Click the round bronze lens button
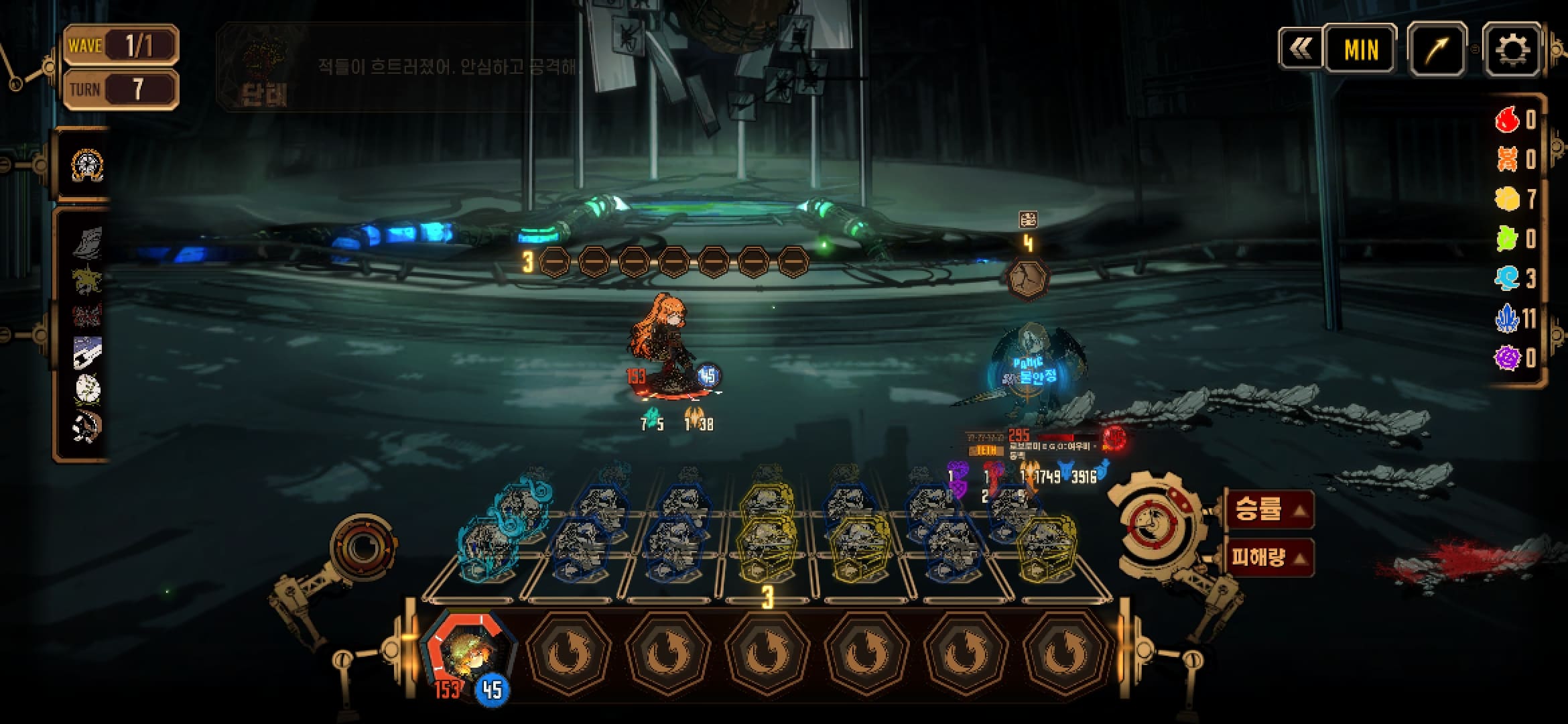1568x724 pixels. [x=363, y=548]
